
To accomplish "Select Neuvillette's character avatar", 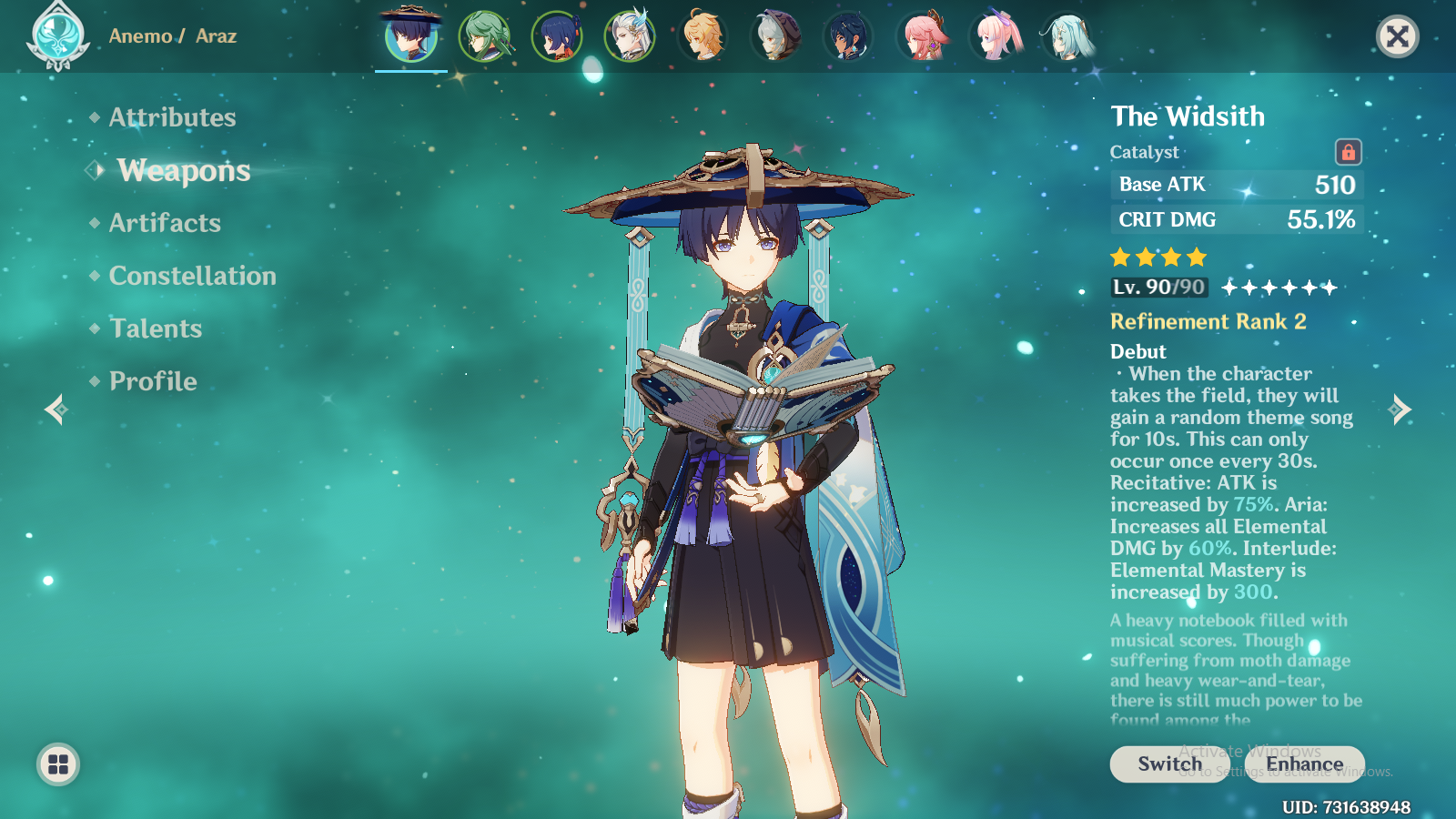I will click(632, 36).
